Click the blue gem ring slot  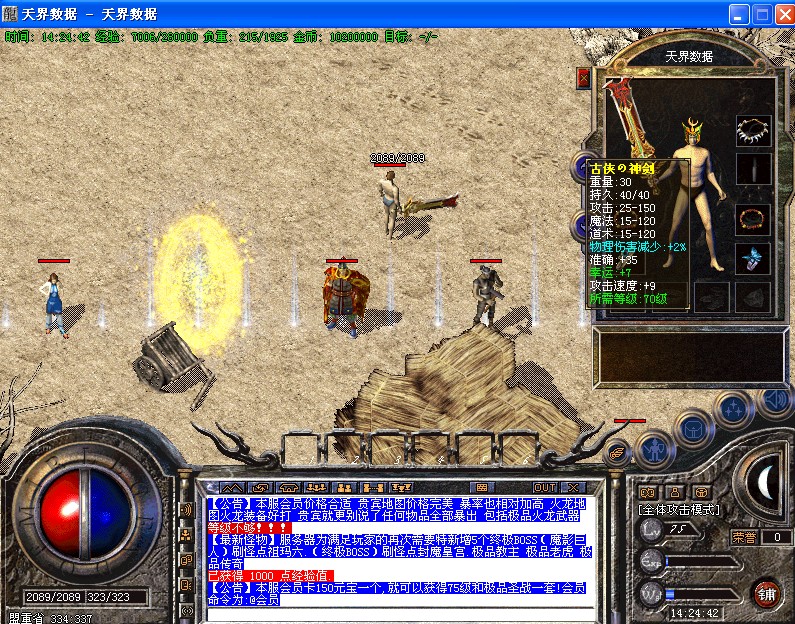[753, 259]
